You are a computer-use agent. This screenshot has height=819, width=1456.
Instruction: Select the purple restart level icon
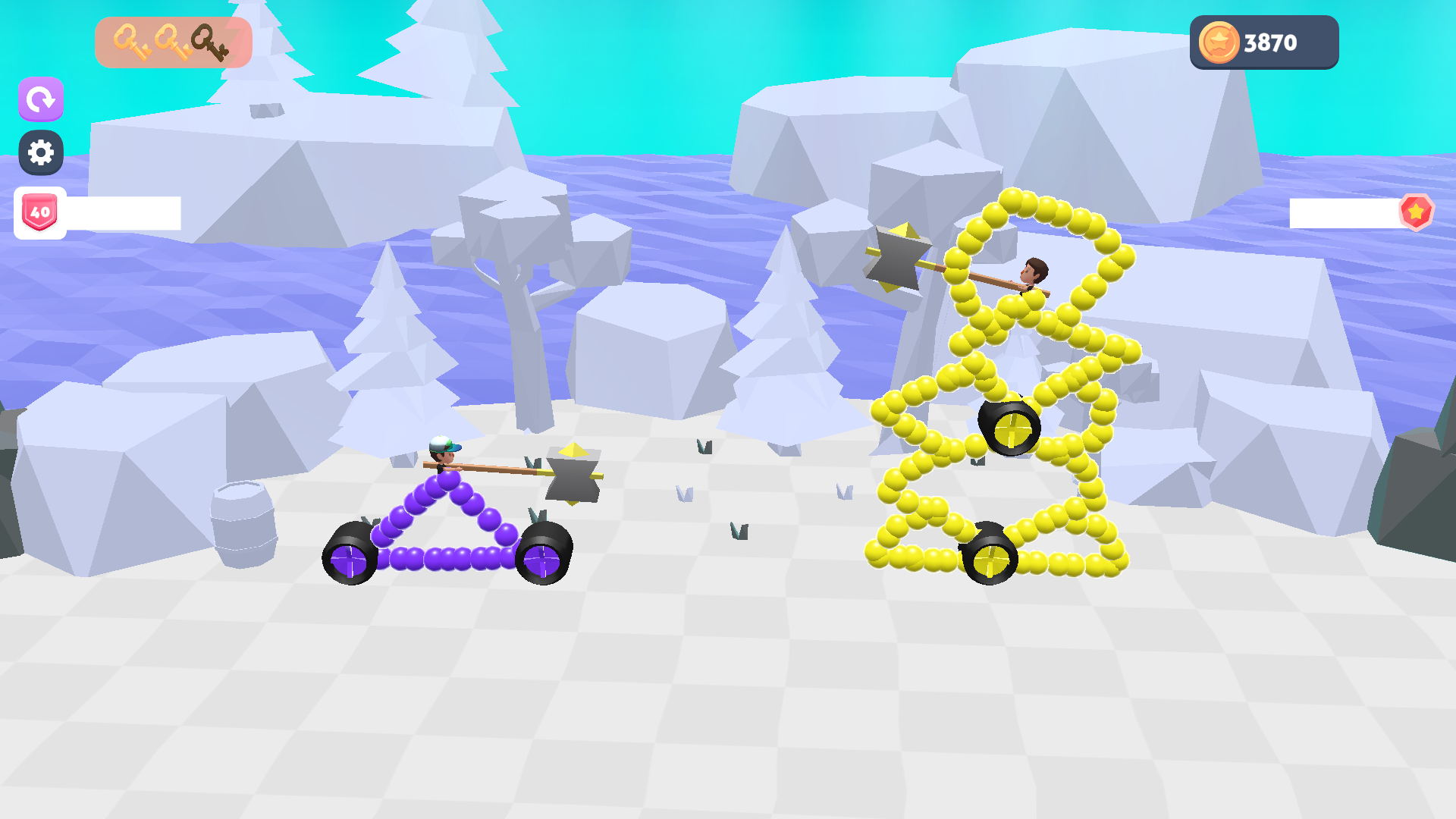pos(40,99)
